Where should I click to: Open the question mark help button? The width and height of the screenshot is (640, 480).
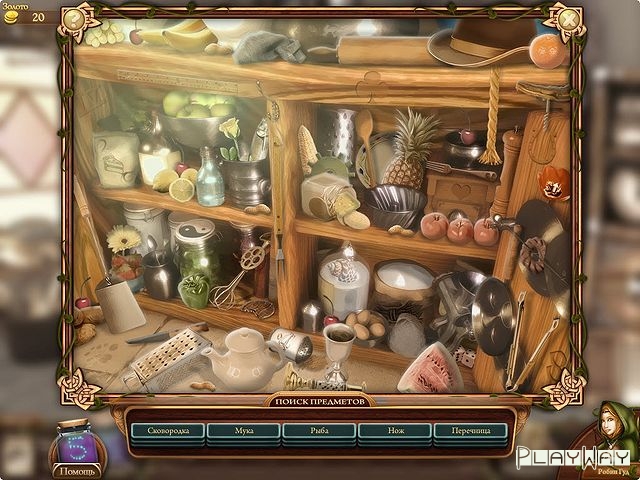pos(73,18)
